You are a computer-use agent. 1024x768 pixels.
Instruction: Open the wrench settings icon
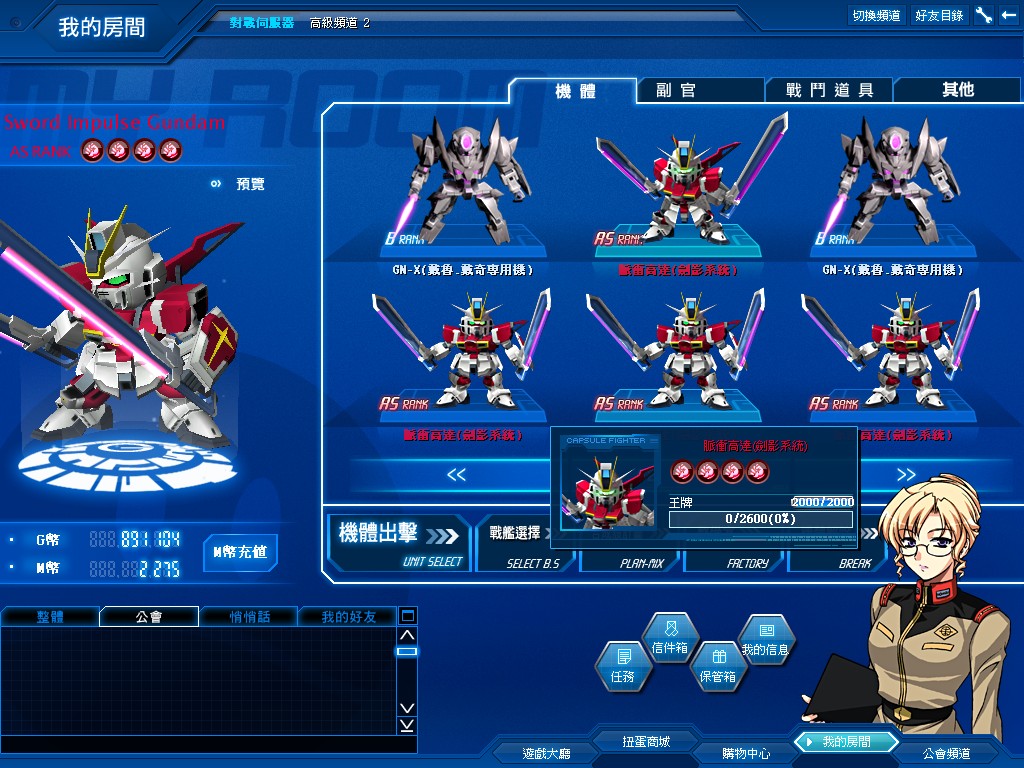(984, 15)
